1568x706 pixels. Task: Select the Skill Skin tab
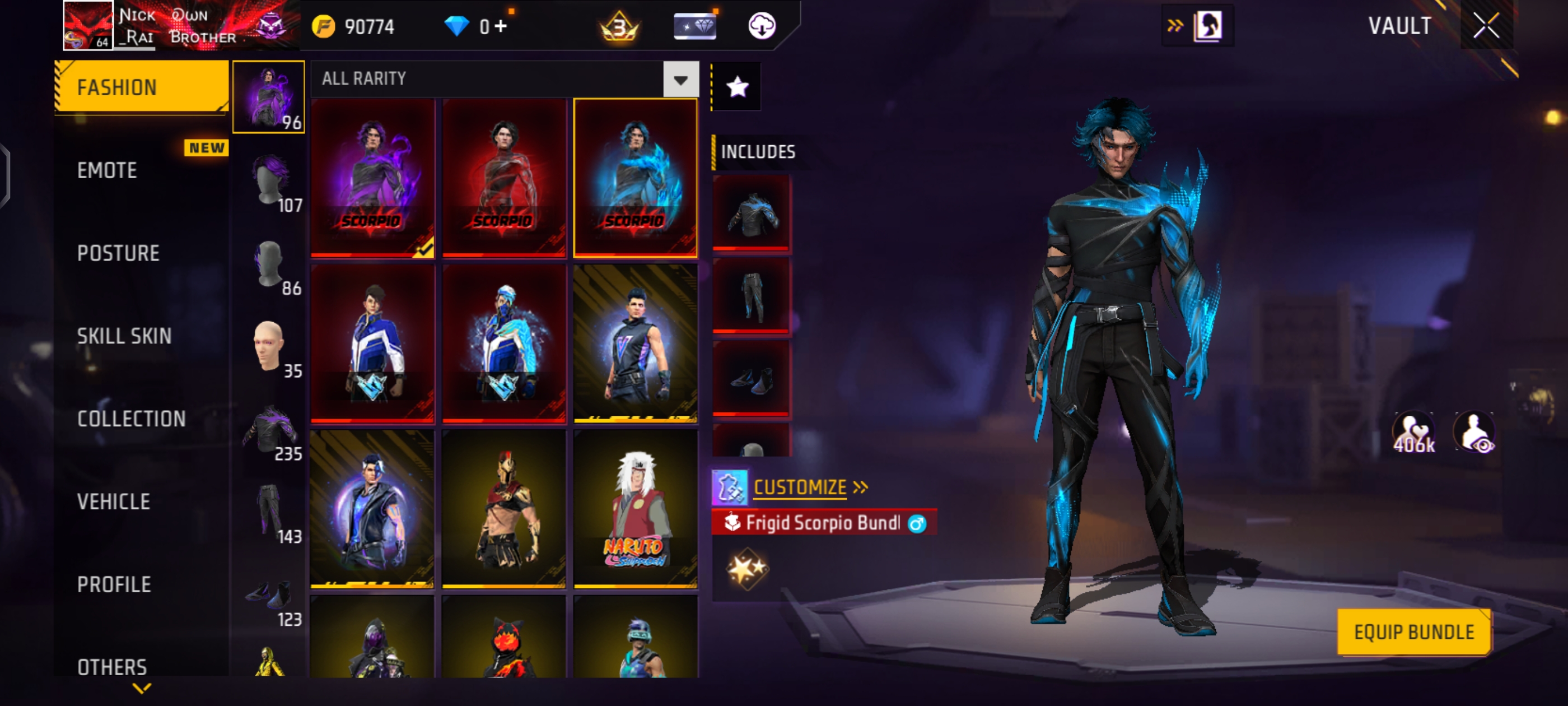pyautogui.click(x=124, y=336)
